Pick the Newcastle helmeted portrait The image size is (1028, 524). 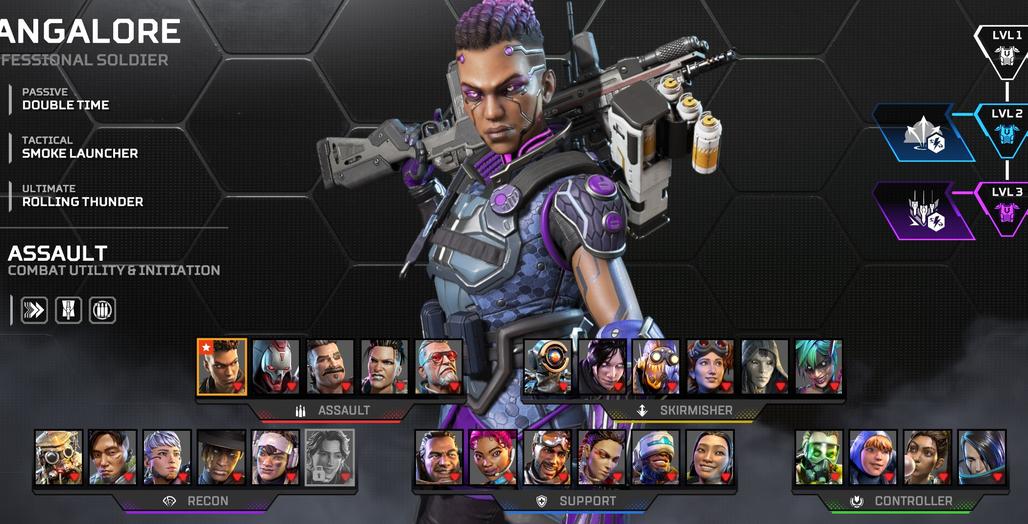[656, 457]
